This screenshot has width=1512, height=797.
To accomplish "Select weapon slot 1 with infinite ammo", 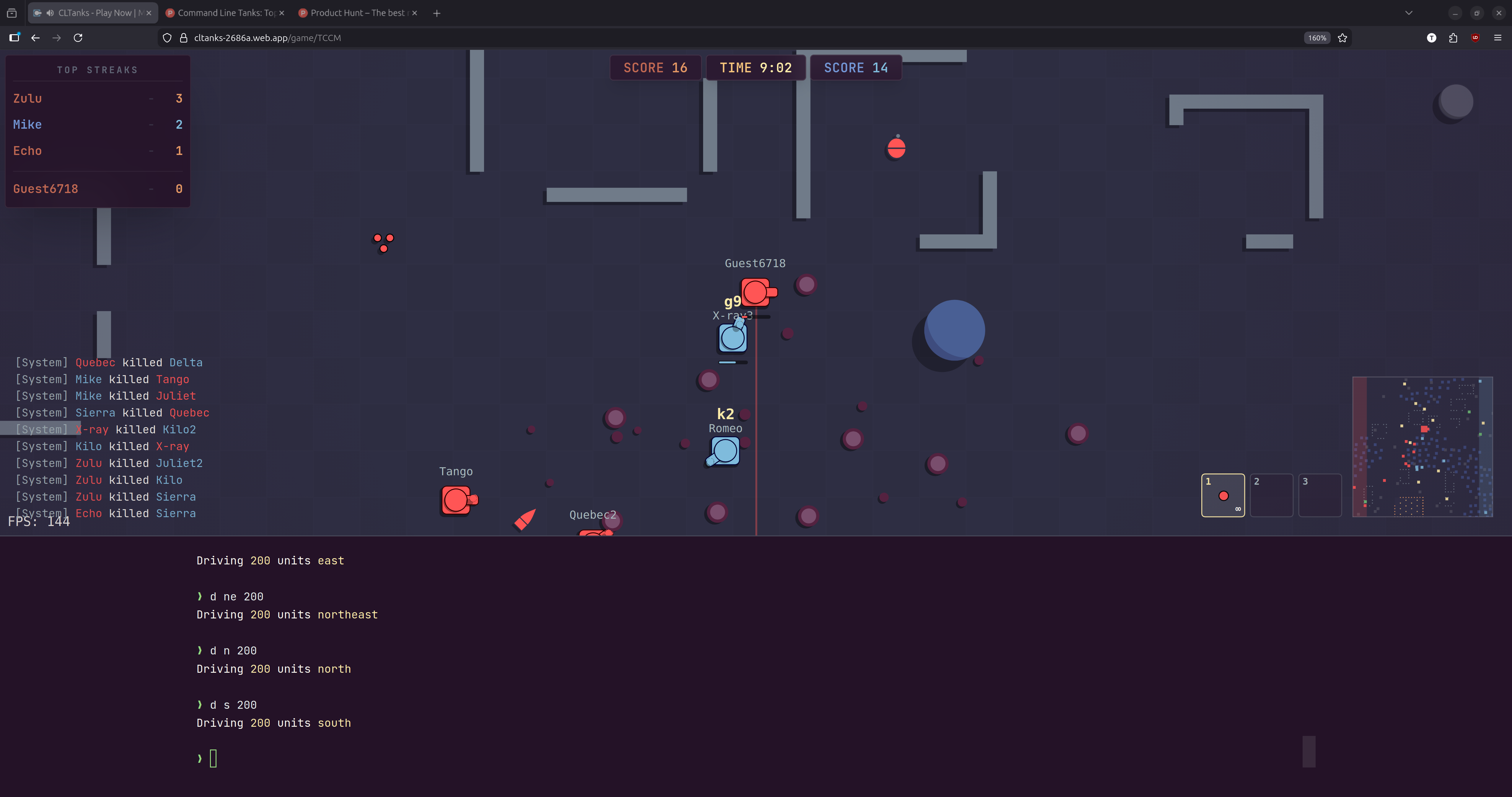I will (x=1223, y=495).
